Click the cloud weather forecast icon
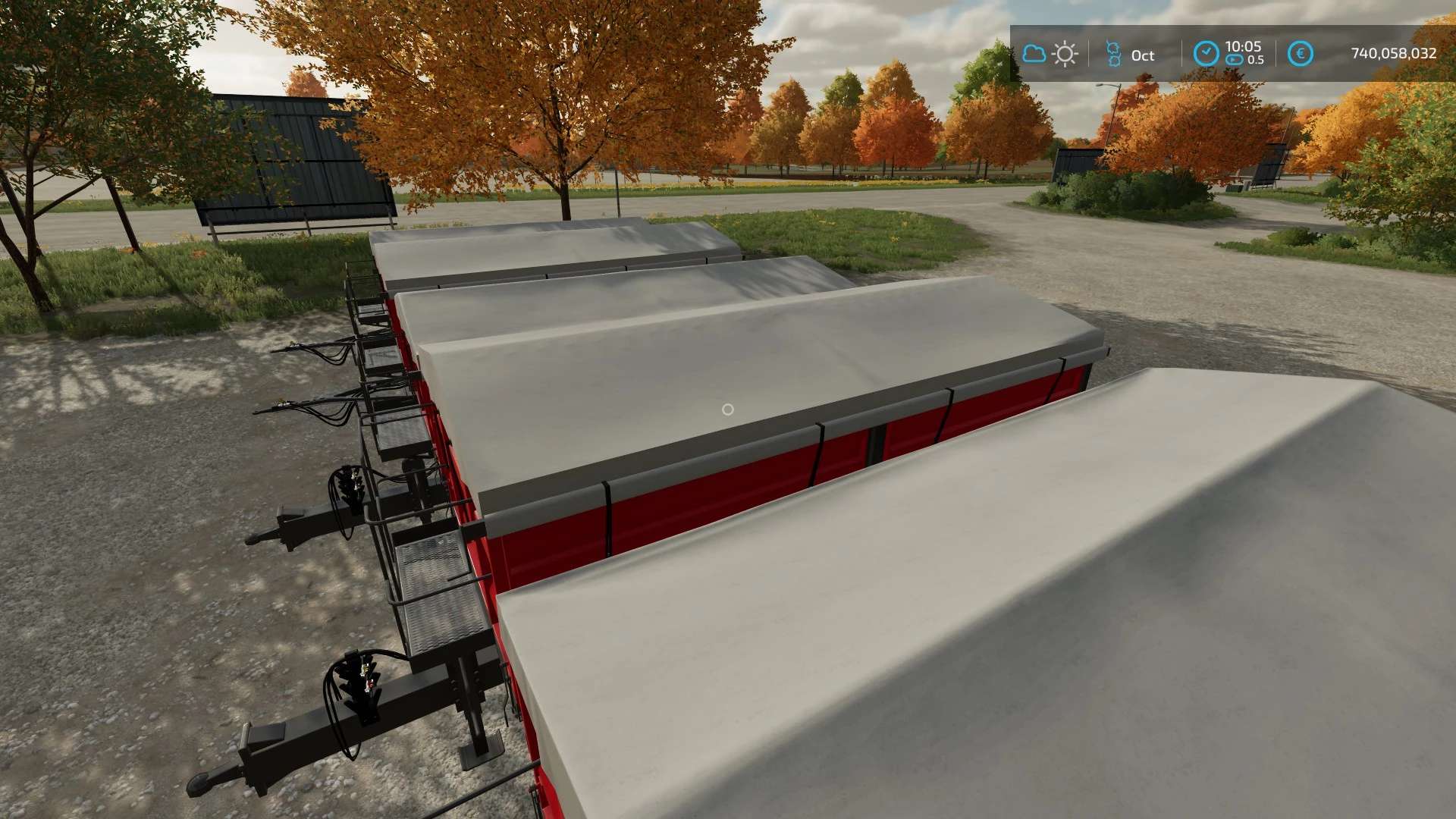This screenshot has width=1456, height=819. (x=1034, y=54)
